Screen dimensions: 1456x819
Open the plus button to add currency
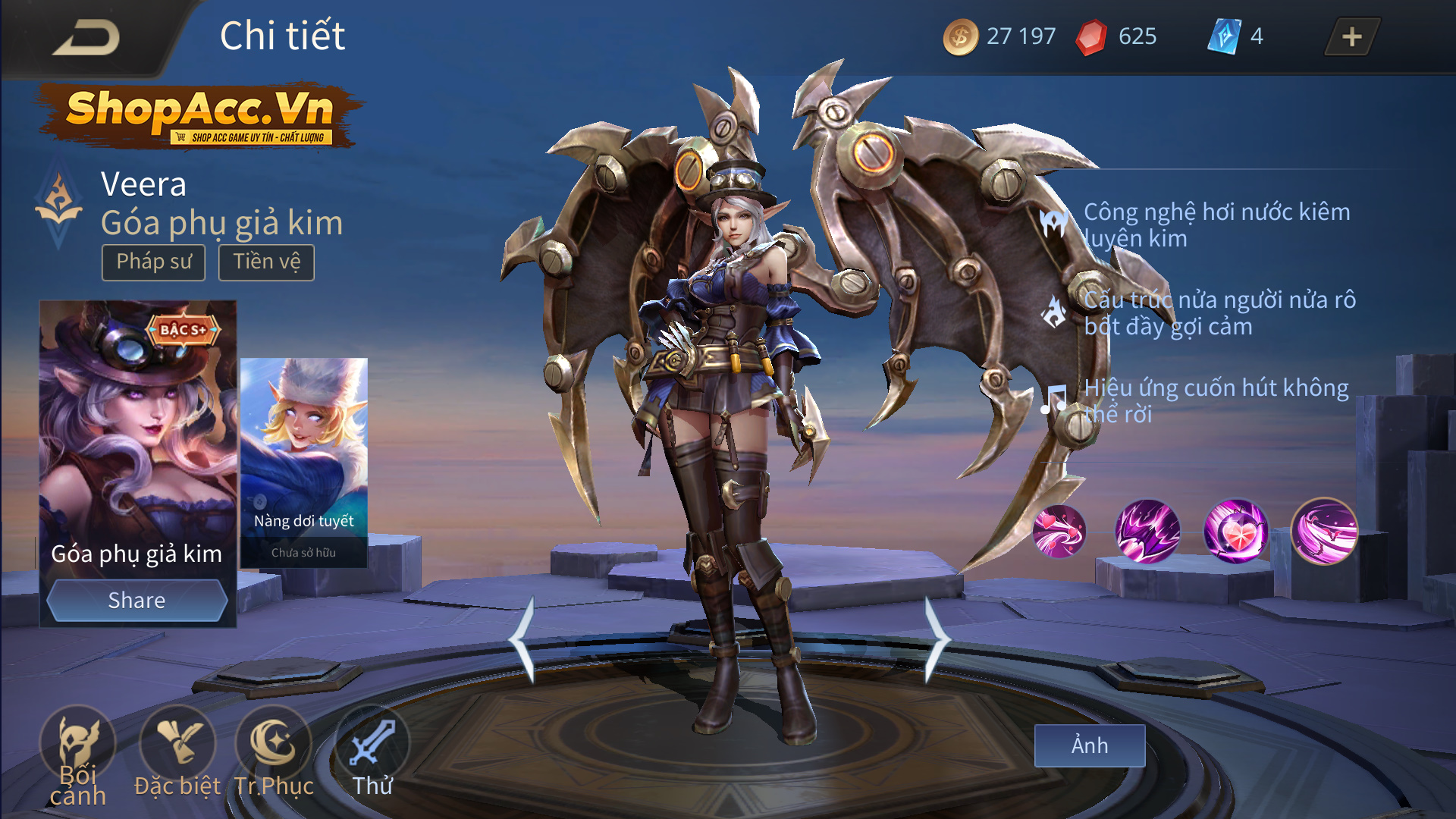pyautogui.click(x=1351, y=36)
